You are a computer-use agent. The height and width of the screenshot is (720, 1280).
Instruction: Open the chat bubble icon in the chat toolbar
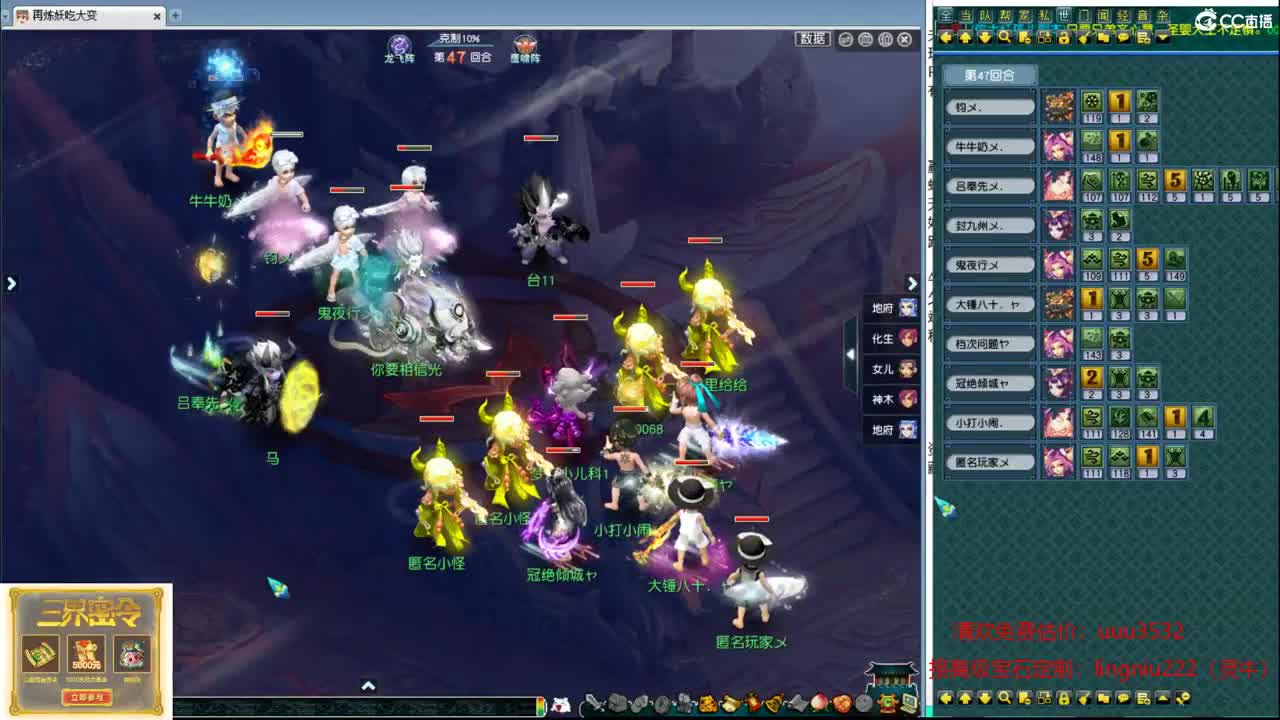[1124, 37]
